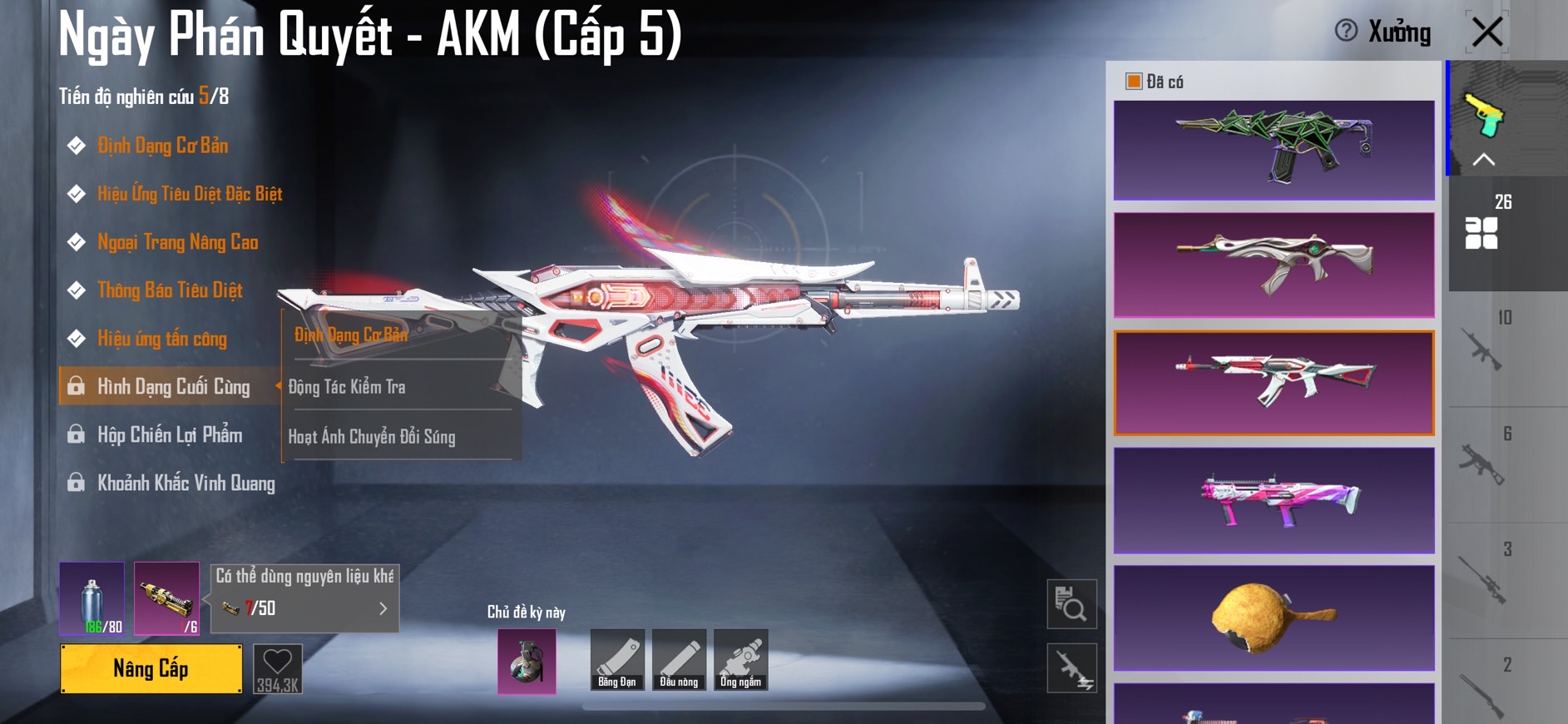Like the skin with the heart button

(x=277, y=668)
